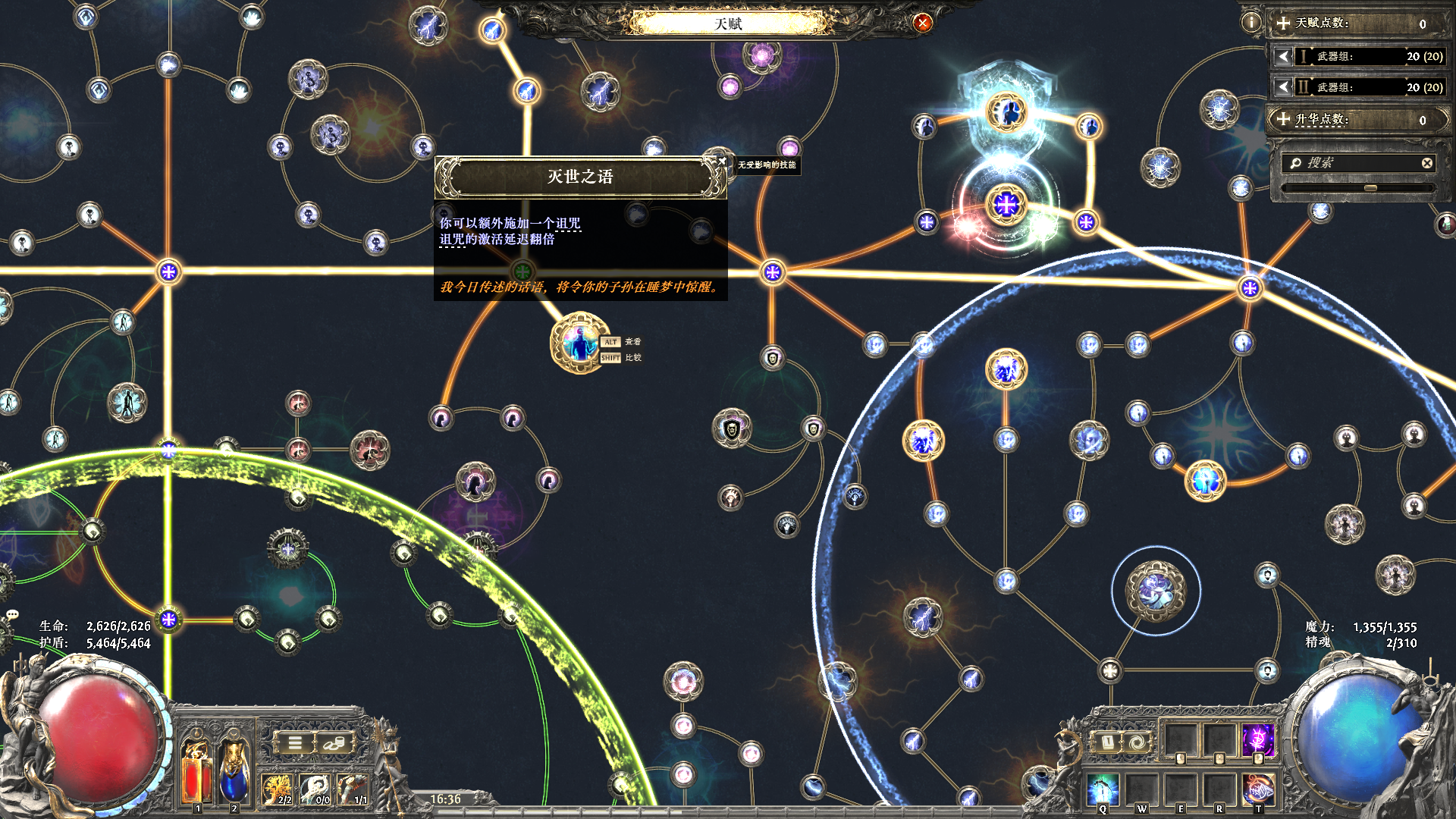Open the three-line main menu button

coord(295,743)
